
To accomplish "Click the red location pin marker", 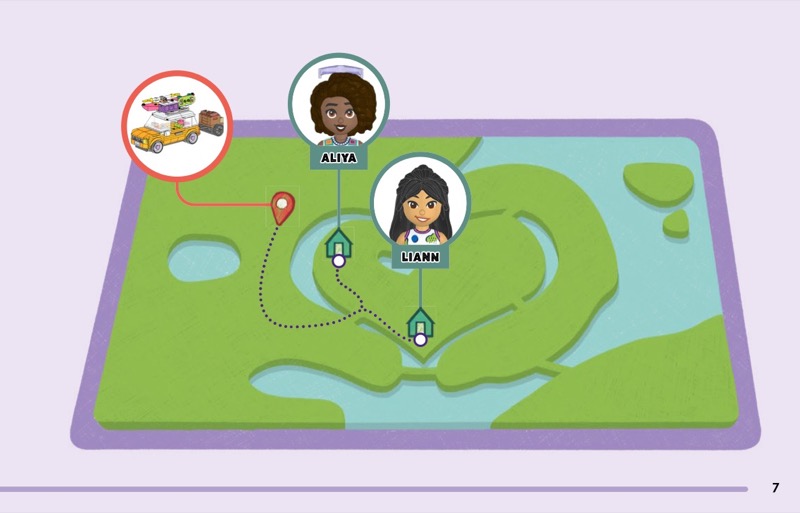I will tap(283, 207).
